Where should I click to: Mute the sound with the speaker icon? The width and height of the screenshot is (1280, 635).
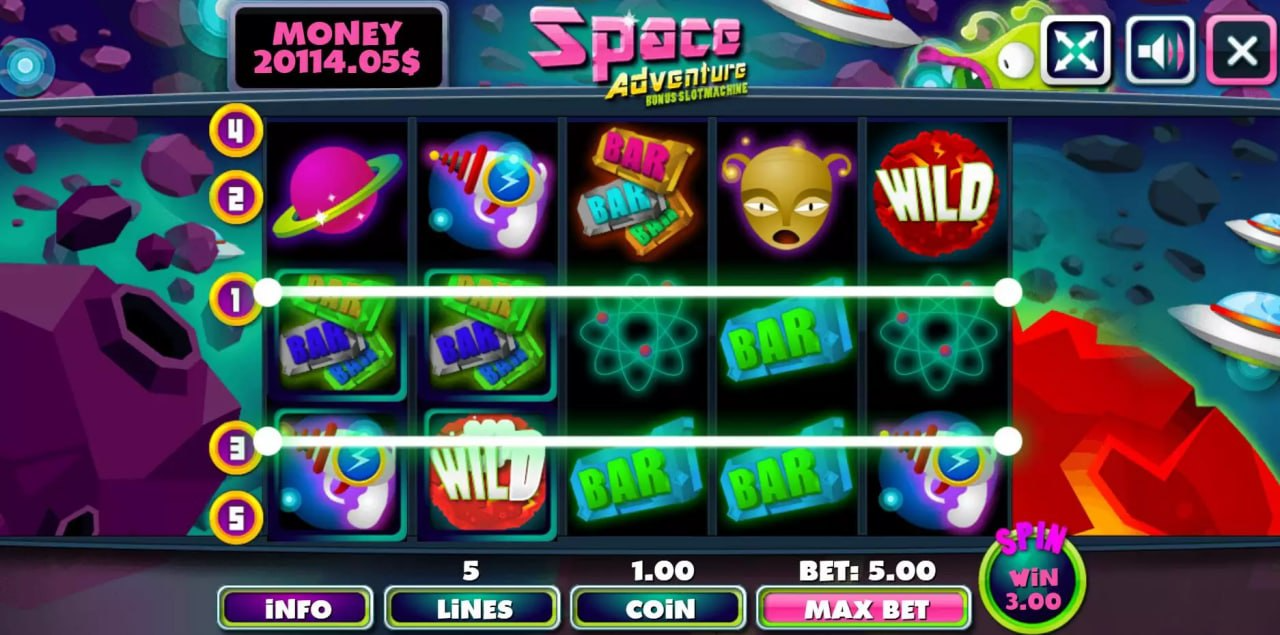click(1160, 49)
